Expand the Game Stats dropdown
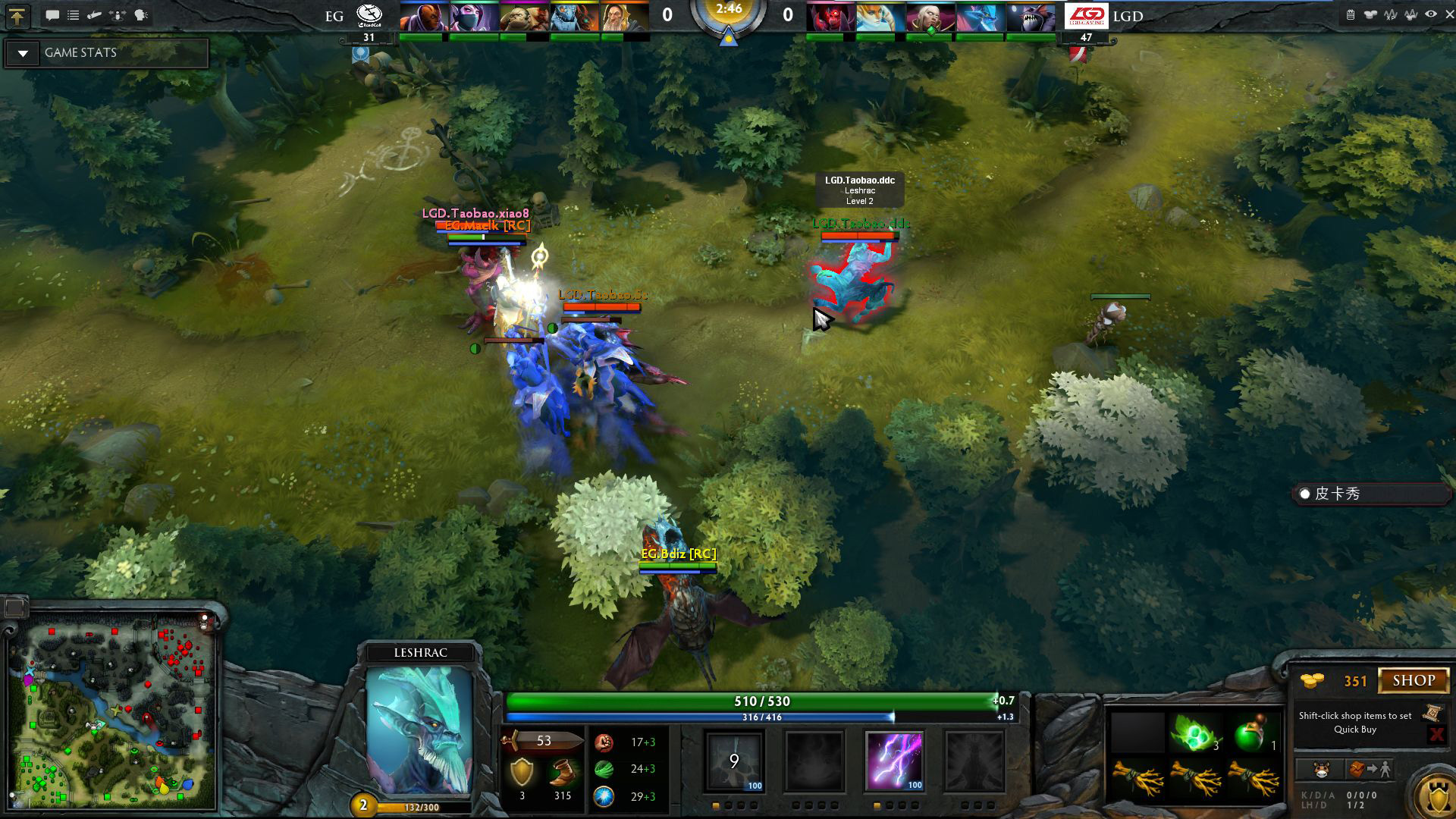Viewport: 1456px width, 819px height. pos(24,53)
